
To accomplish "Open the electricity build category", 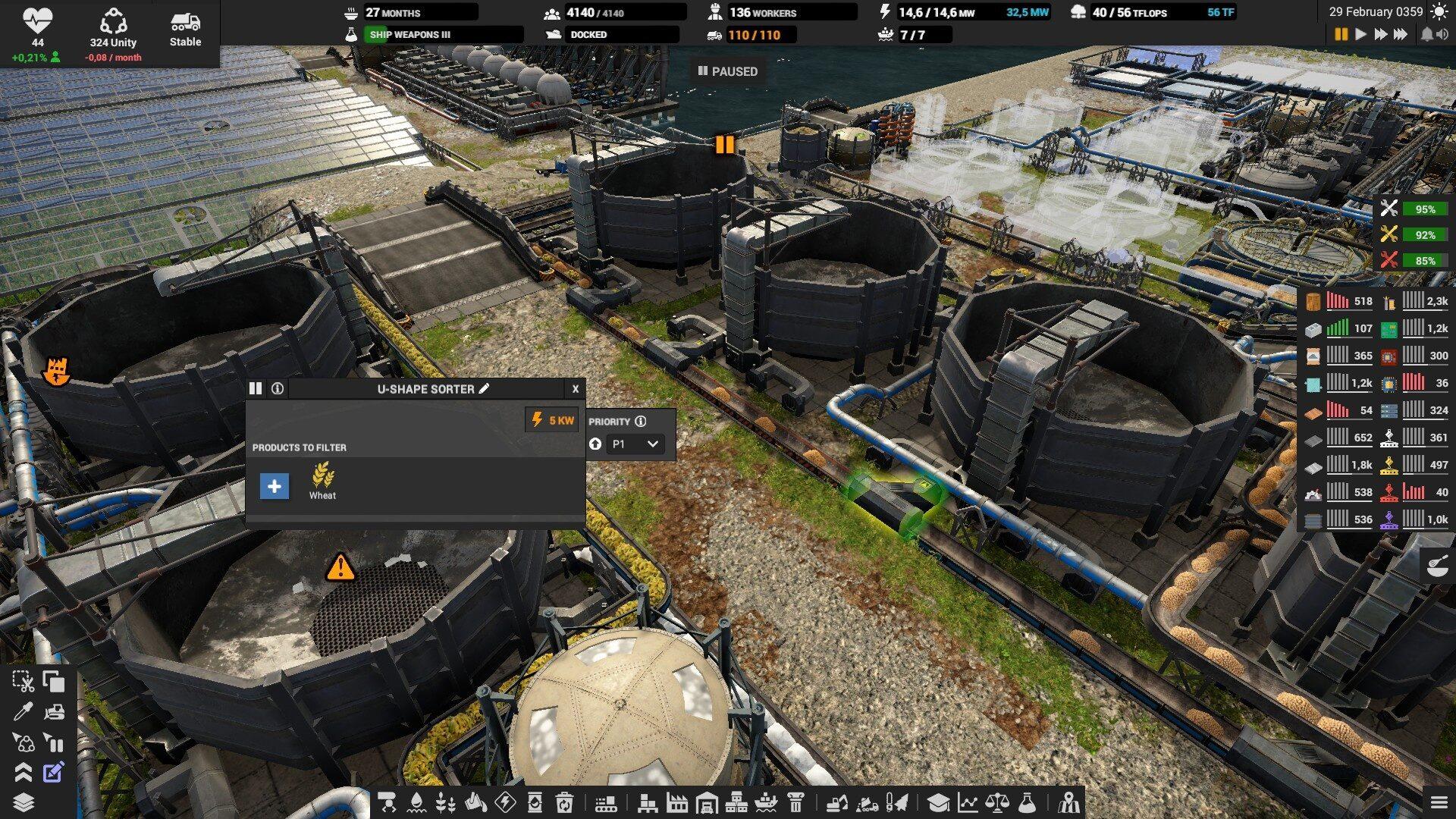I will (x=505, y=802).
